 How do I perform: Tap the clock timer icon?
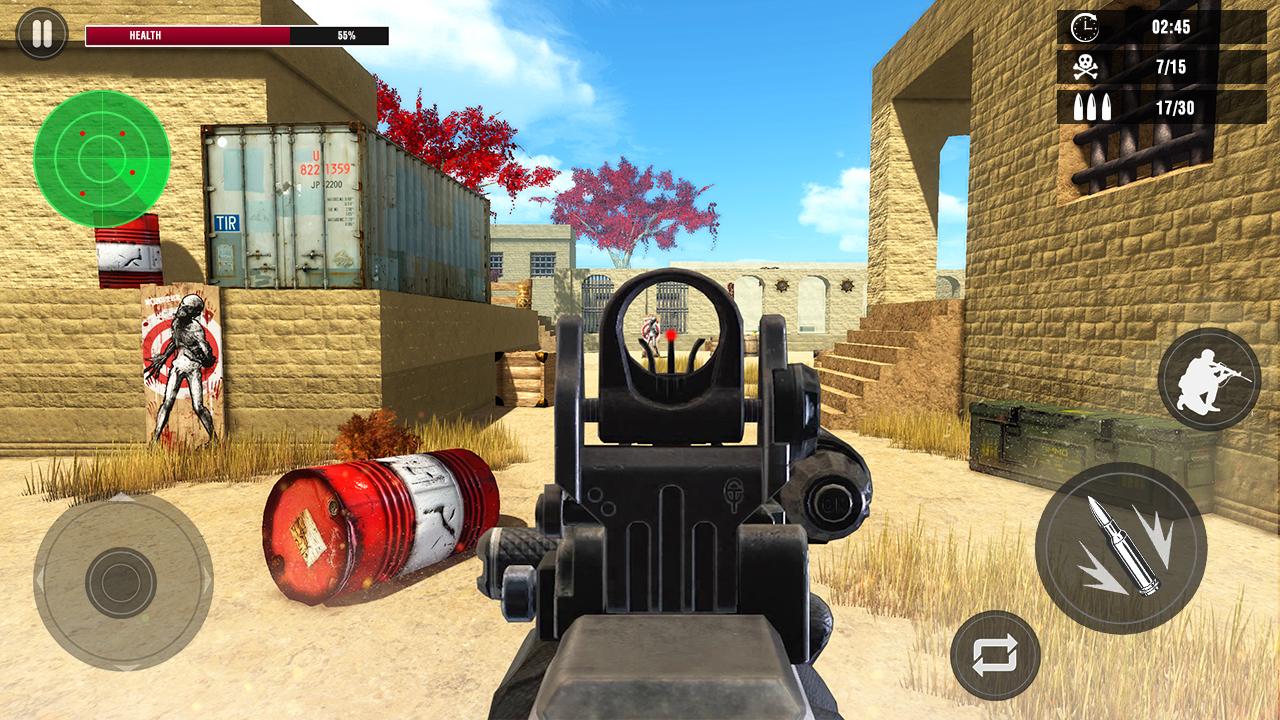pos(1083,27)
